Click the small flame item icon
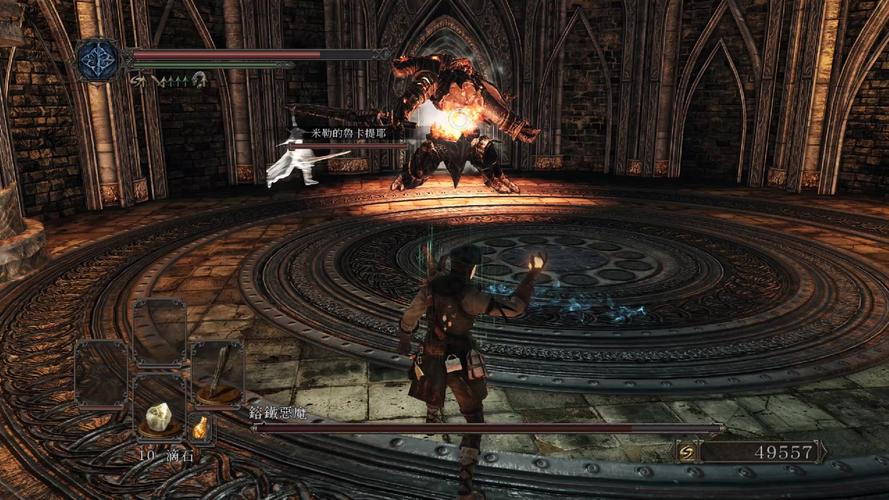The height and width of the screenshot is (500, 889). tap(201, 428)
